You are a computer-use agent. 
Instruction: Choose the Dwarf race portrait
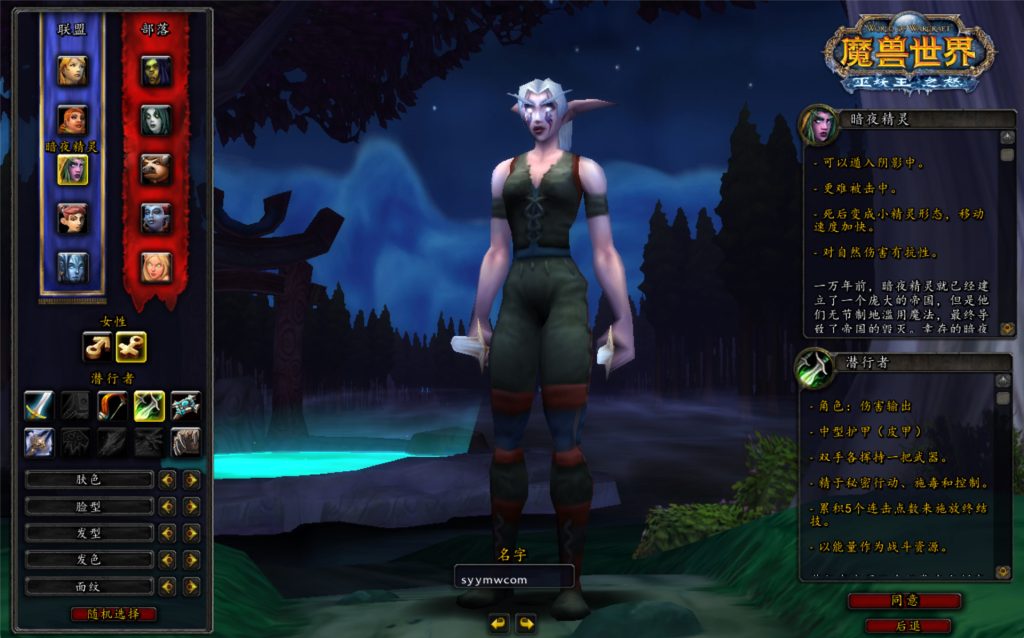pos(72,120)
